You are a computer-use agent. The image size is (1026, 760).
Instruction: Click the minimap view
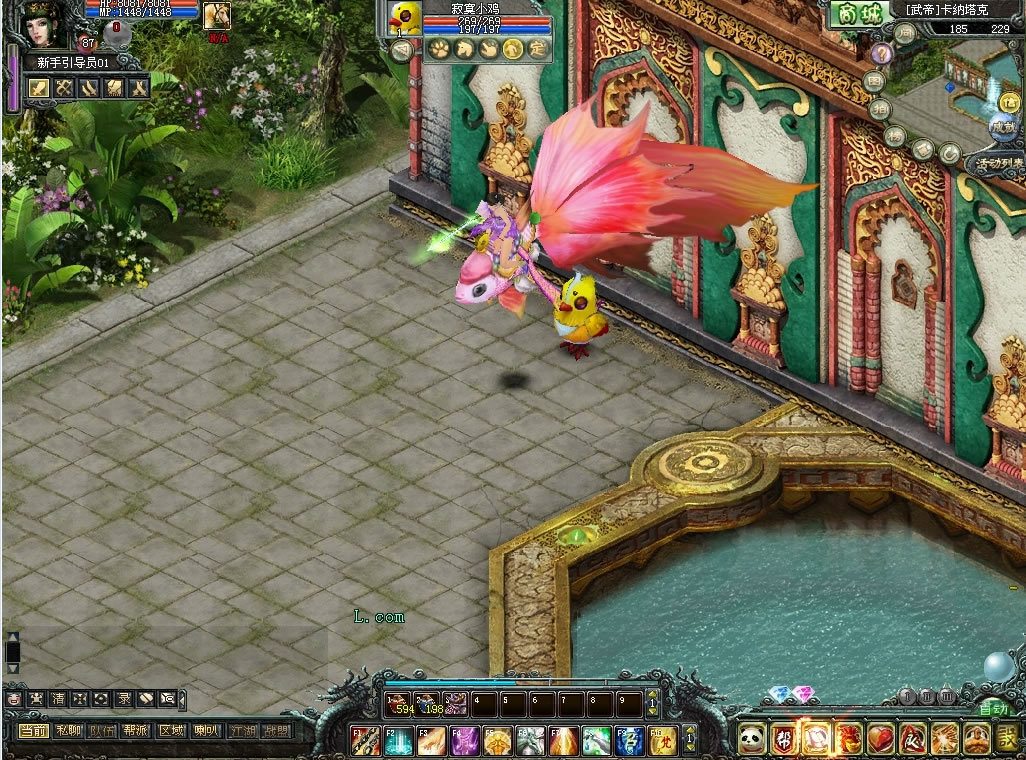tap(958, 80)
